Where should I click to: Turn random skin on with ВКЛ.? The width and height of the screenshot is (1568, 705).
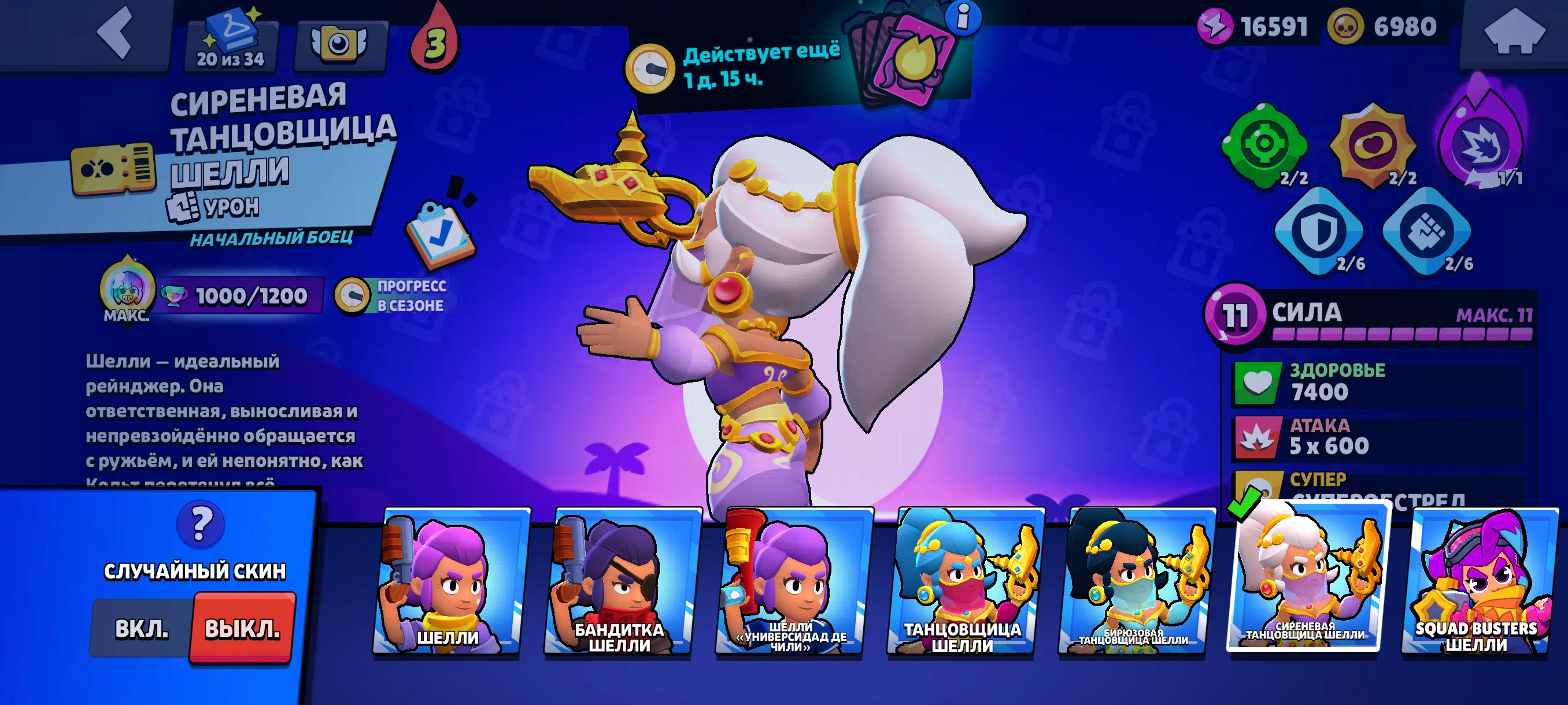(x=142, y=628)
